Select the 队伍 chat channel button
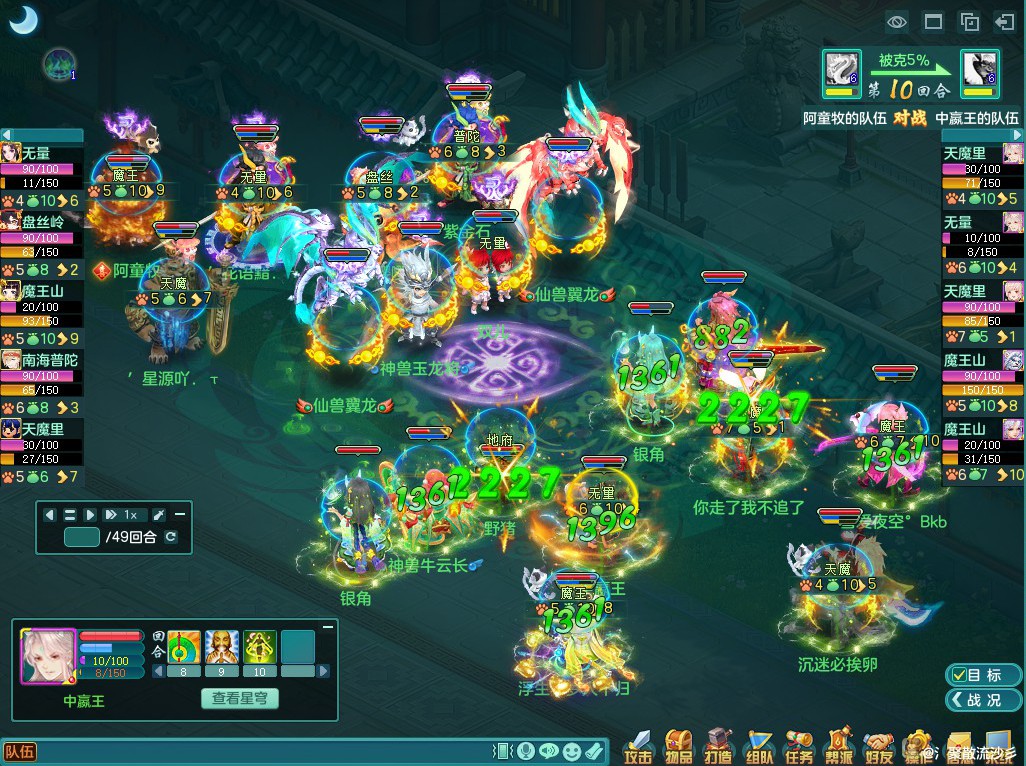The width and height of the screenshot is (1026, 766). [x=20, y=752]
